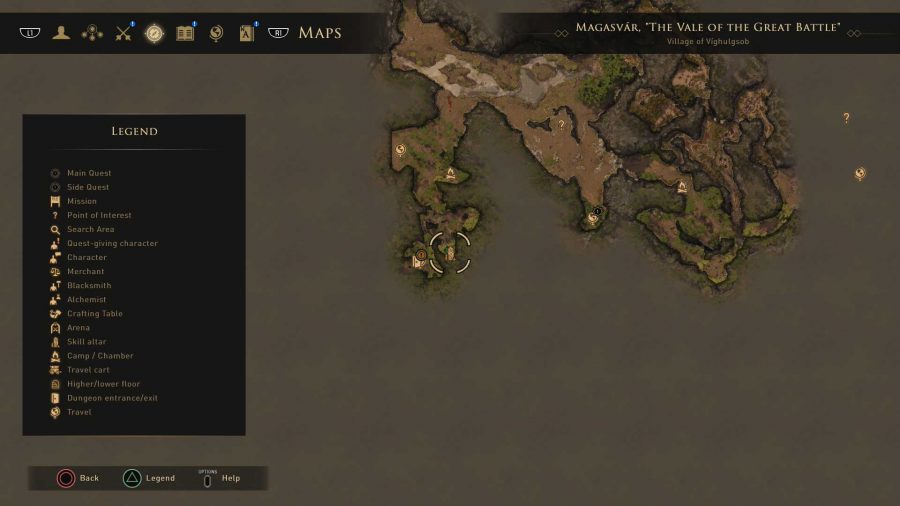Image resolution: width=900 pixels, height=506 pixels.
Task: Open the character tab
Action: (62, 33)
